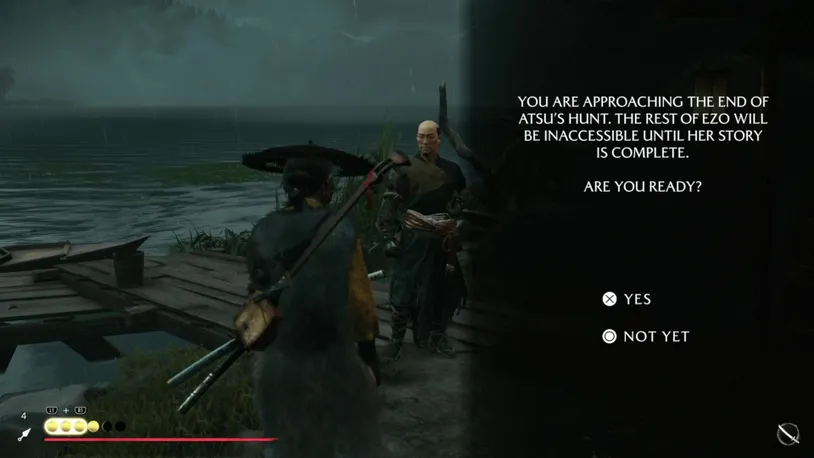Select the NOT YET option
This screenshot has width=814, height=458.
tap(645, 336)
